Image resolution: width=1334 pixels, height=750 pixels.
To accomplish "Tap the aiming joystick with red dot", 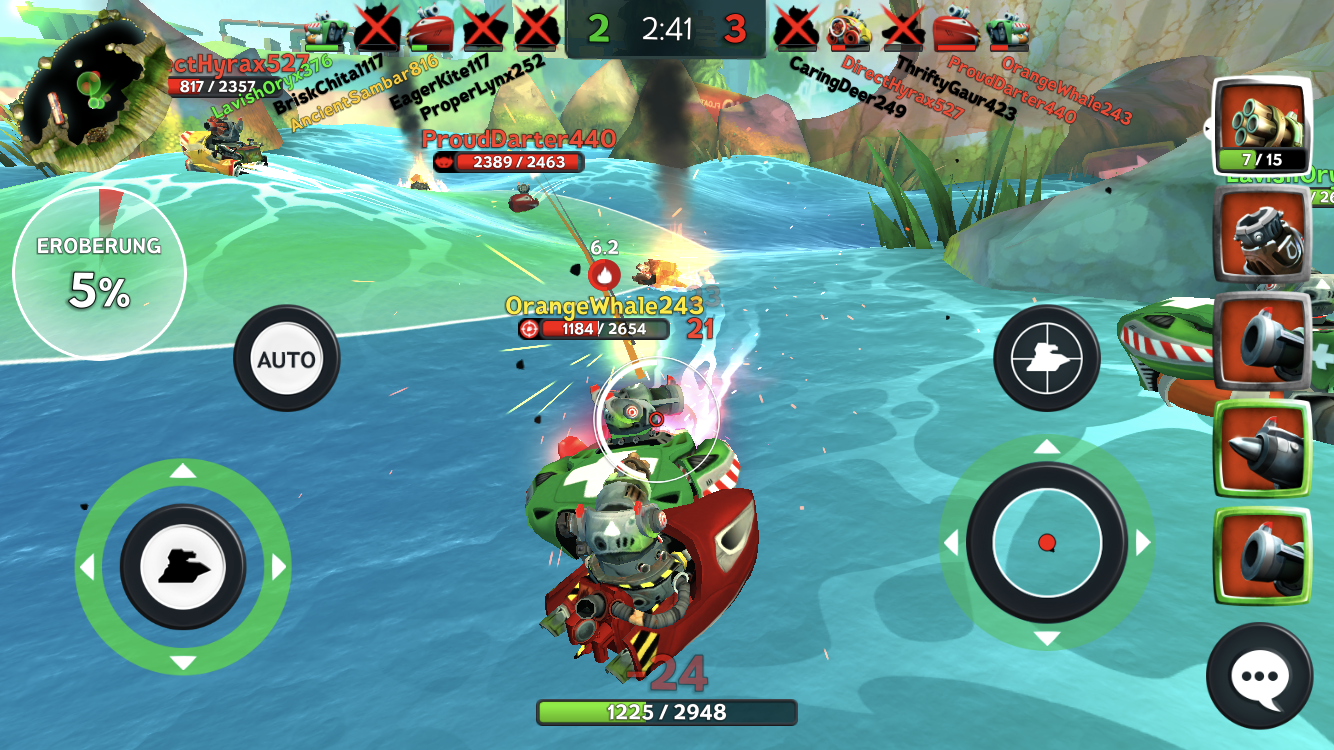I will point(1047,543).
